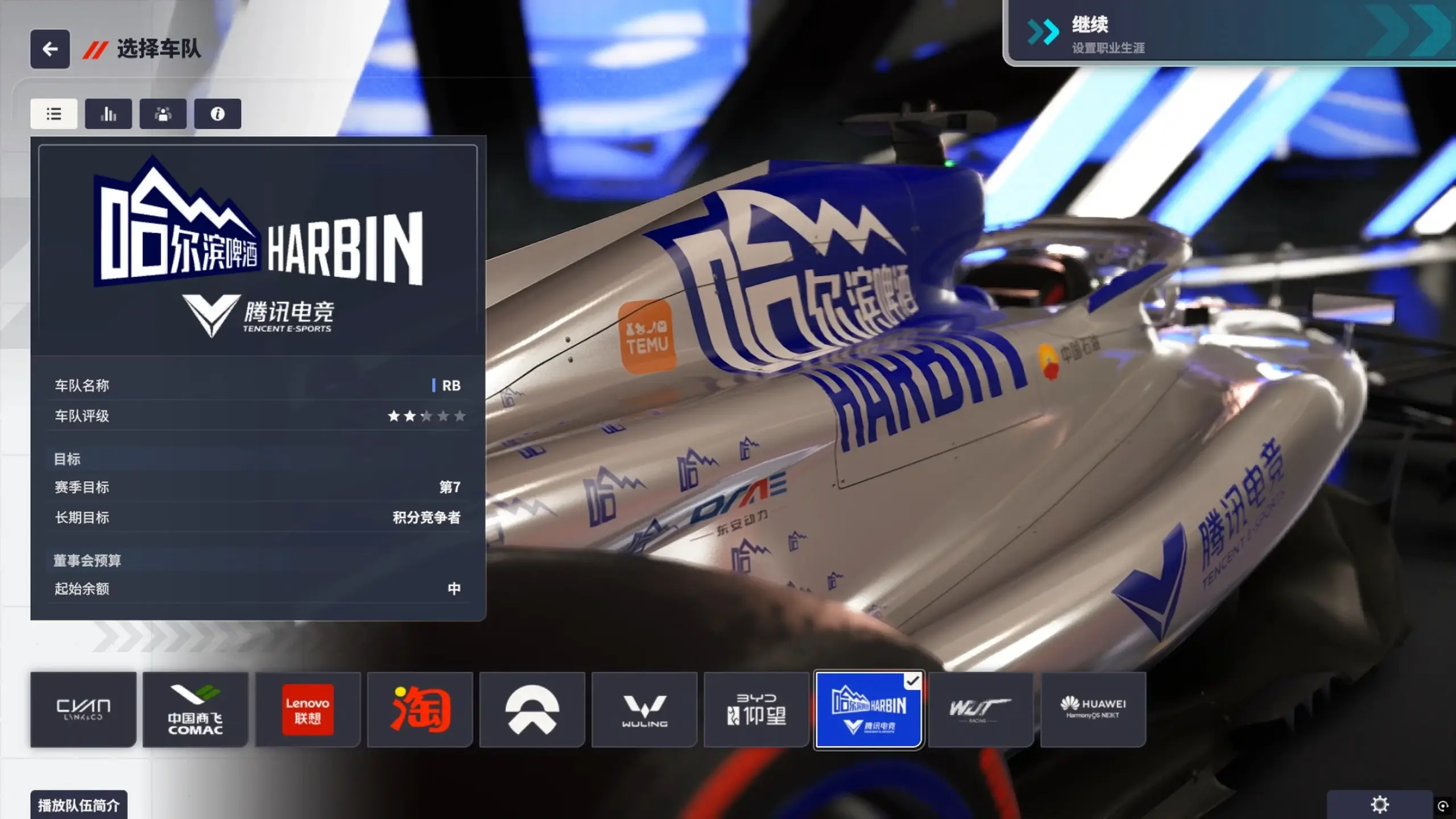The height and width of the screenshot is (819, 1456).
Task: Select the CYAN Lynk & Co team
Action: coord(83,709)
